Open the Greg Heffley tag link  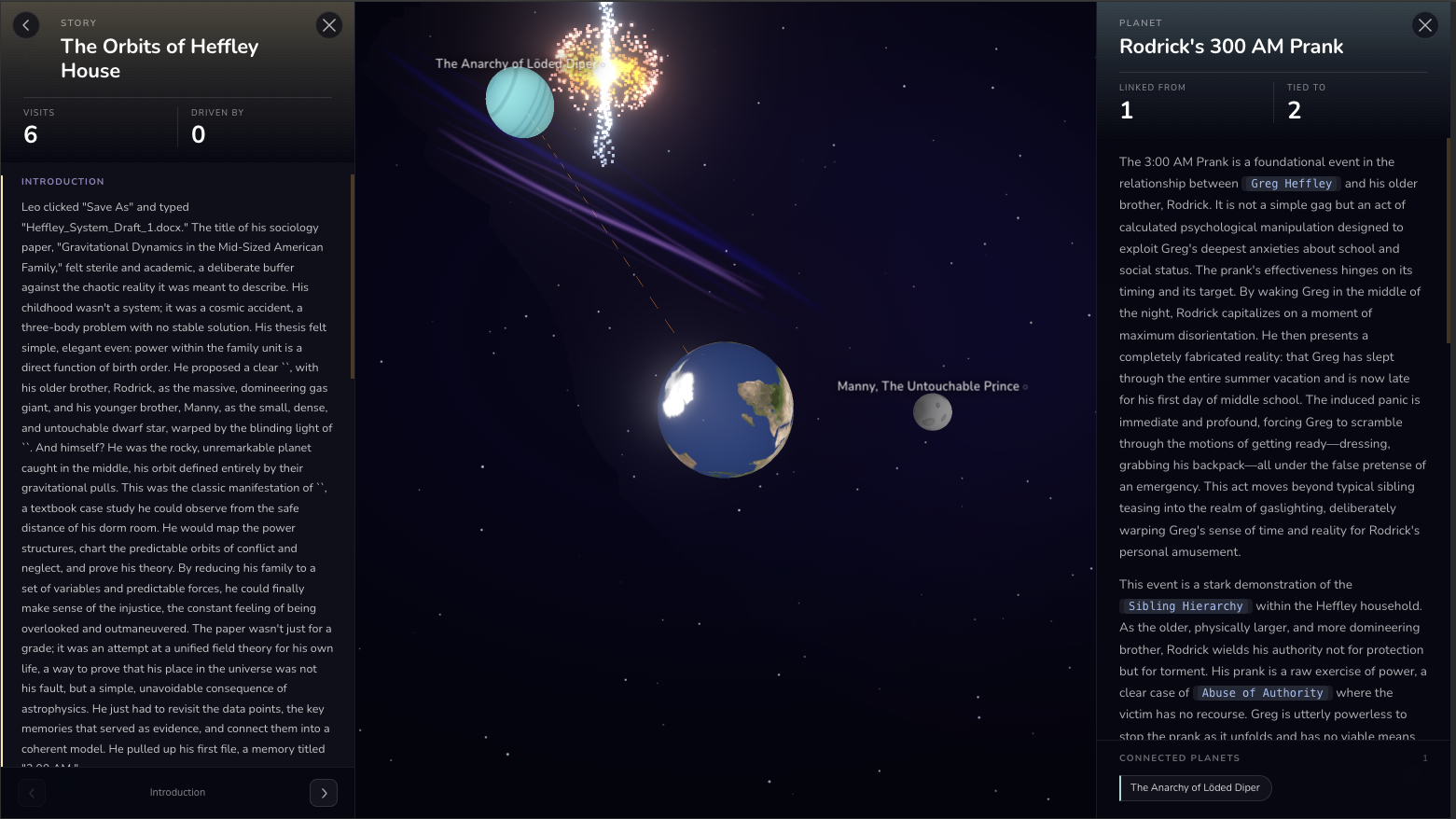click(x=1291, y=184)
